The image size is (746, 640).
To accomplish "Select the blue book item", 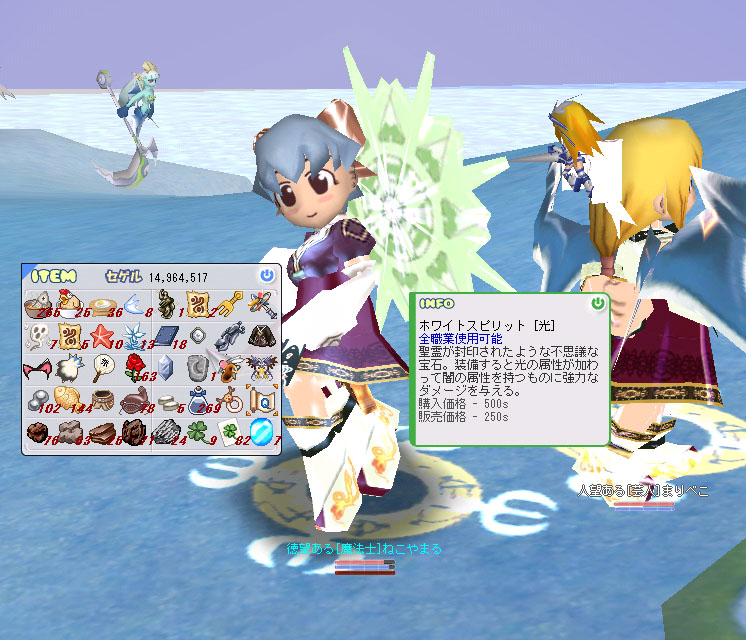I will coord(167,335).
